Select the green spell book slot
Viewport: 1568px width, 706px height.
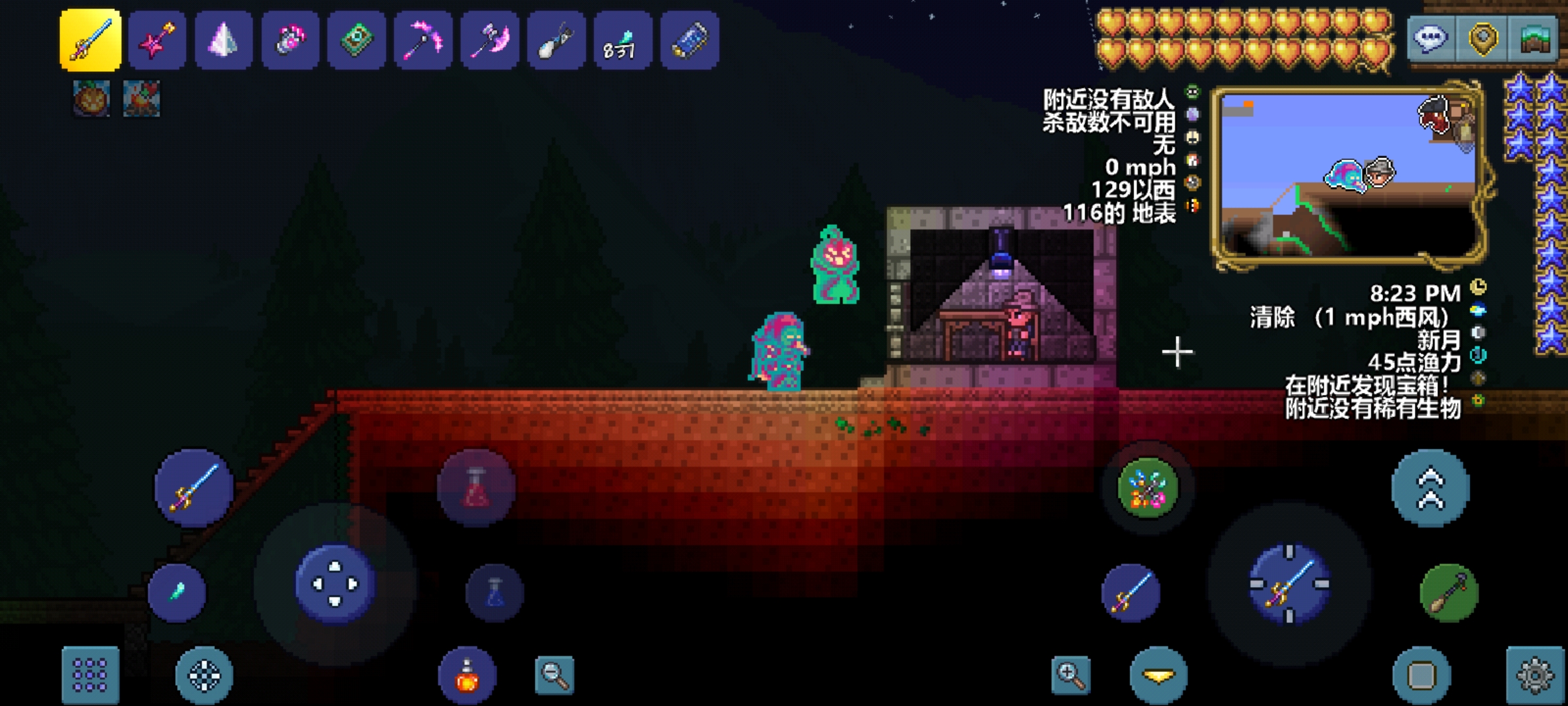[356, 41]
